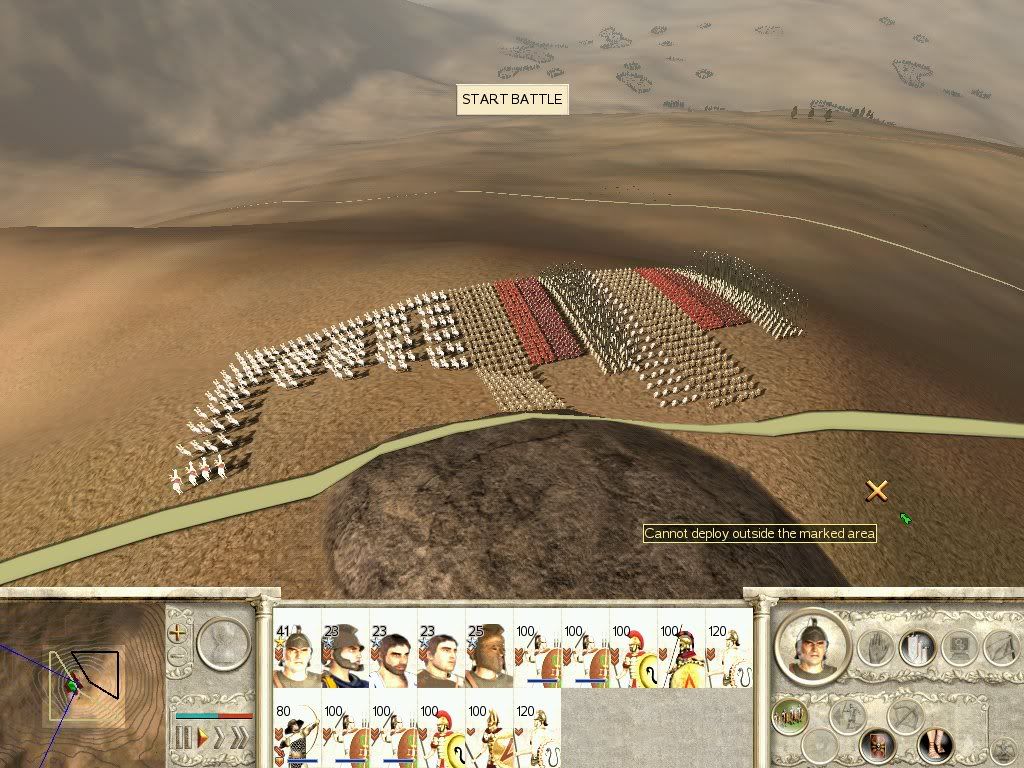Click the general's portrait in the command panel
The width and height of the screenshot is (1024, 768).
(811, 646)
